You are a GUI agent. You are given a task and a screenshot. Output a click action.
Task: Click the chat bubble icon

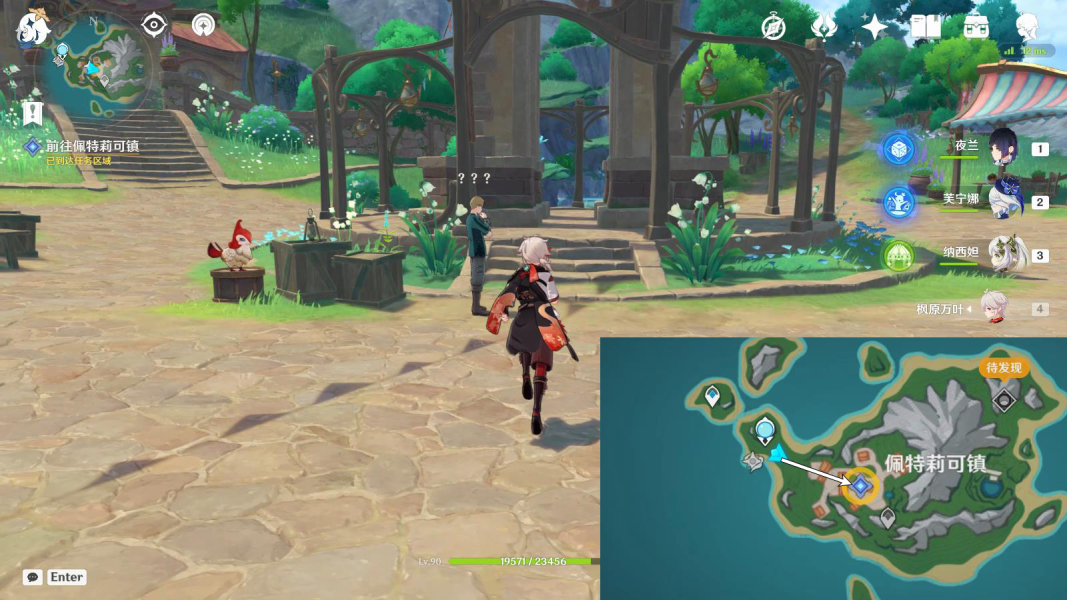click(33, 577)
